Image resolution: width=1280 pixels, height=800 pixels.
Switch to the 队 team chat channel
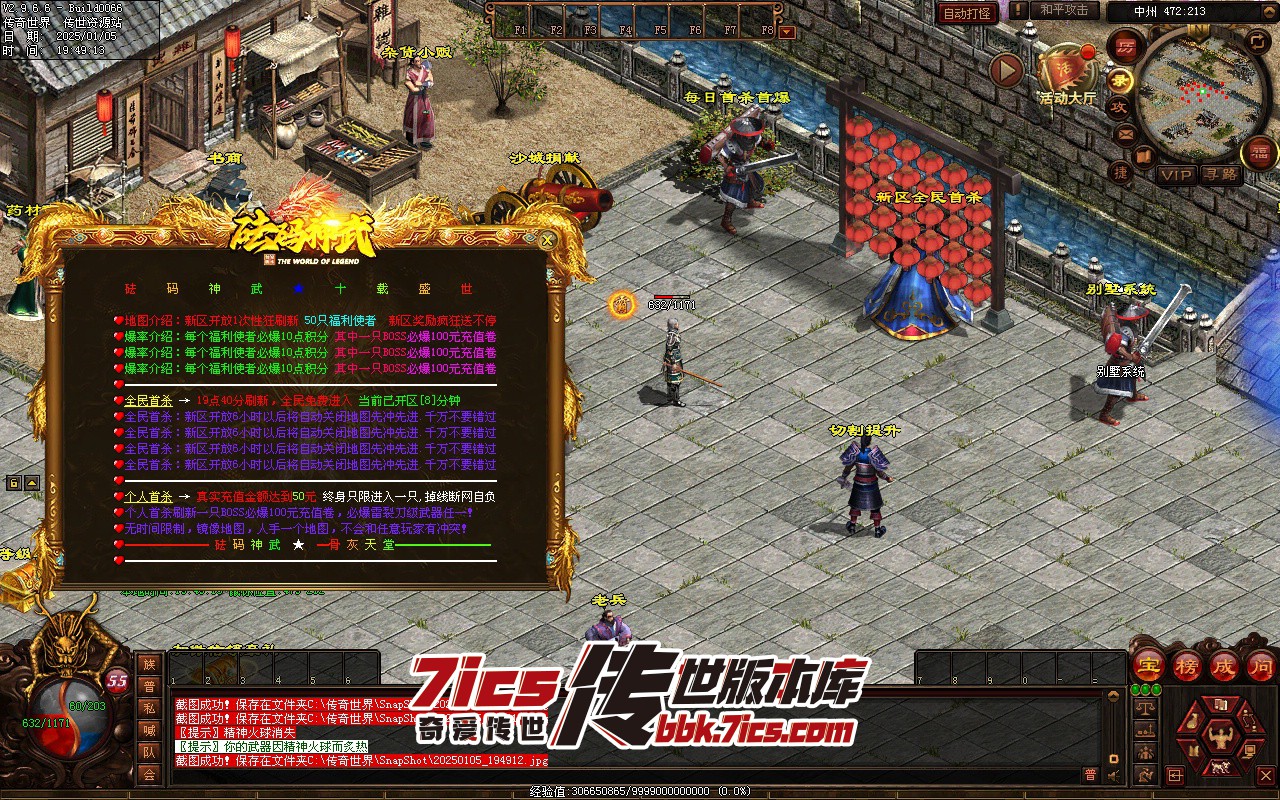149,752
